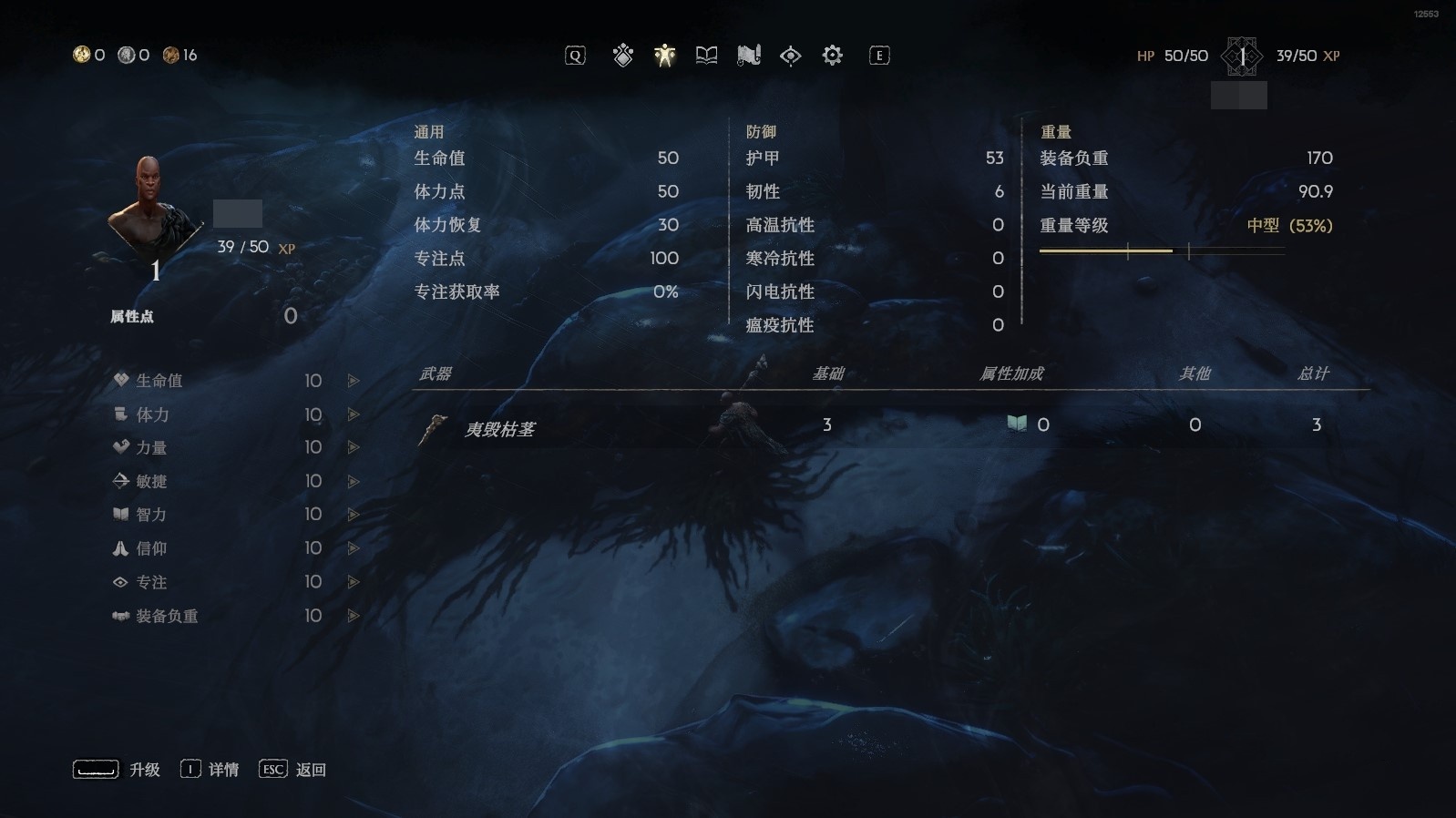Expand the 专注 attribute with its arrow
Screen dimensions: 1456x818
[x=353, y=582]
